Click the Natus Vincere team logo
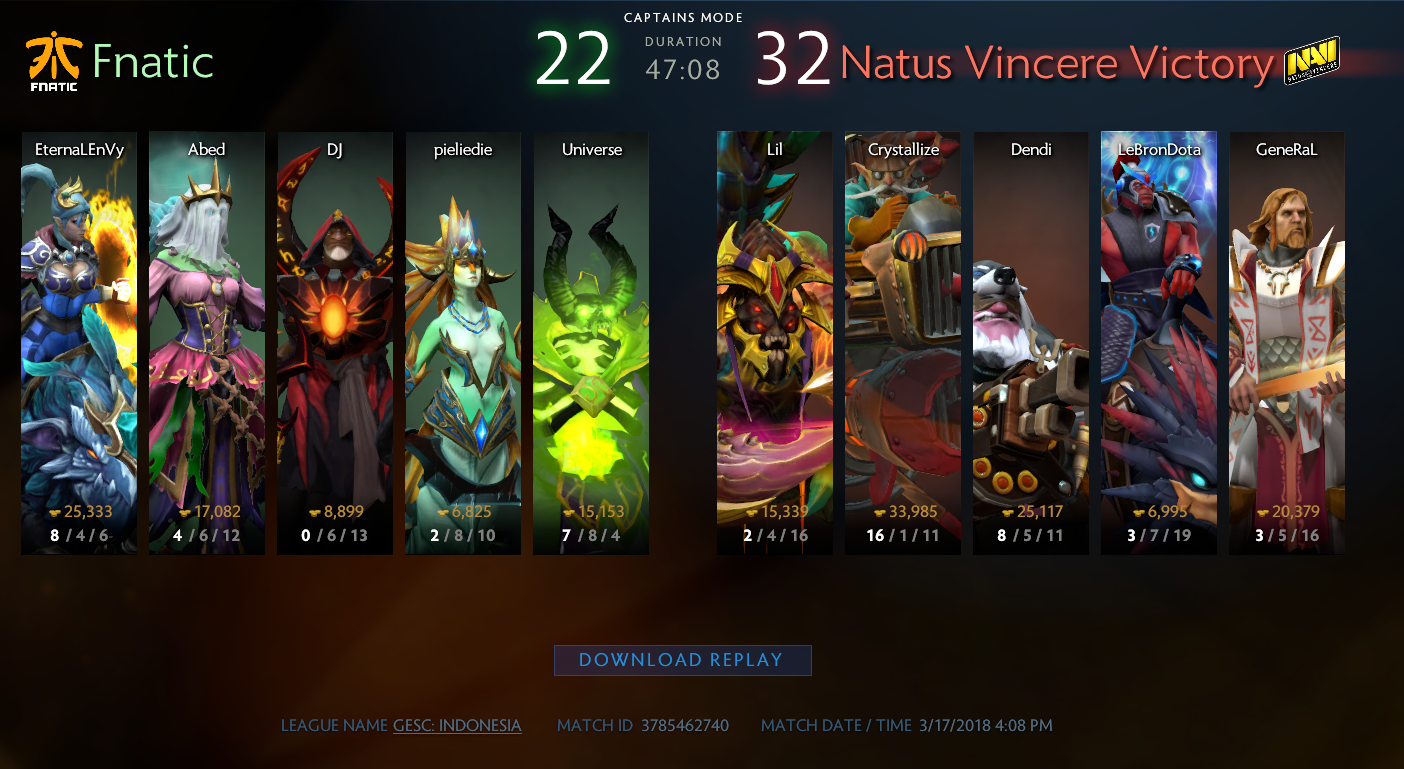1404x769 pixels. (x=1312, y=61)
